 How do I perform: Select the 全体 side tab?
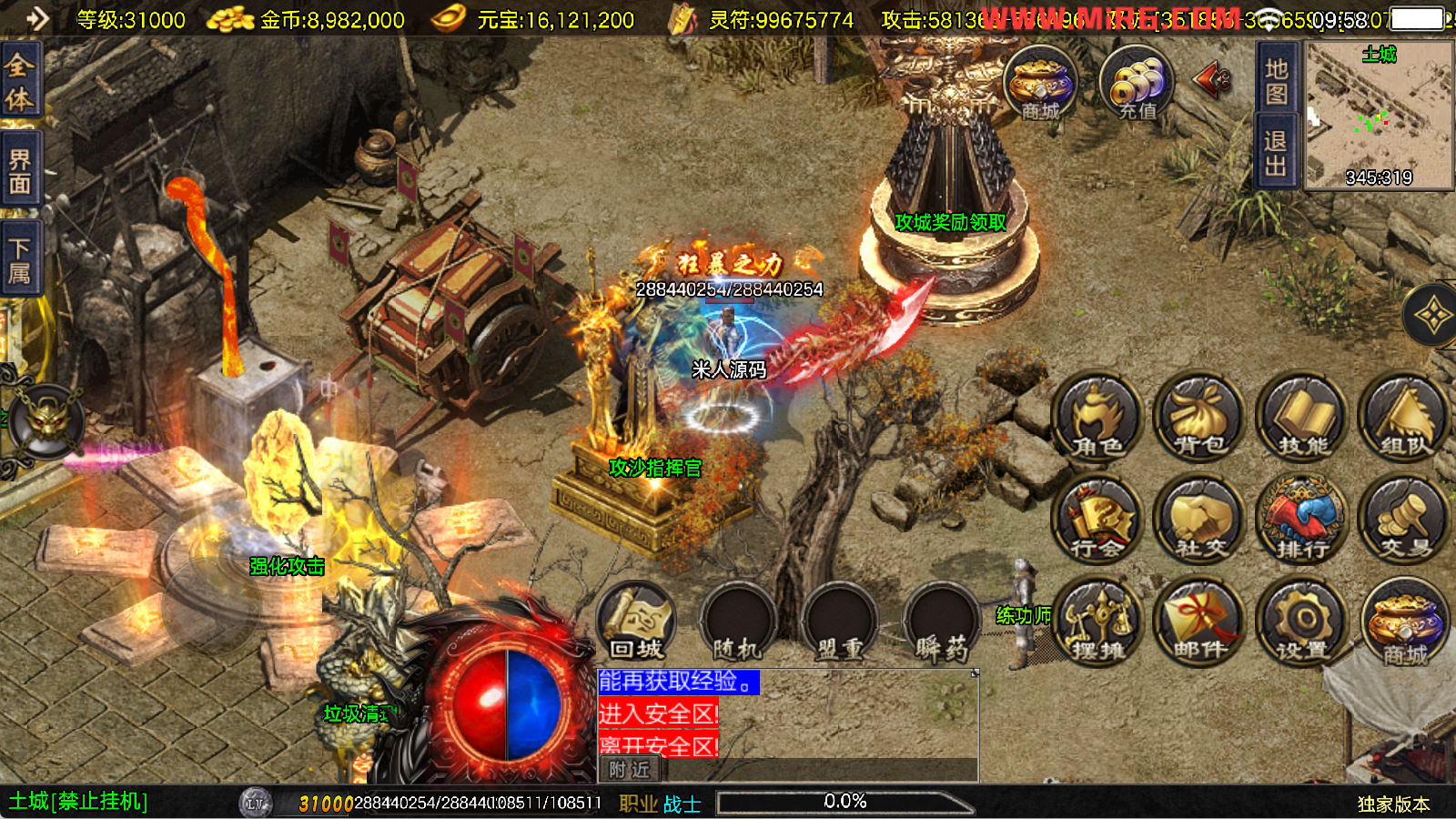click(x=19, y=81)
